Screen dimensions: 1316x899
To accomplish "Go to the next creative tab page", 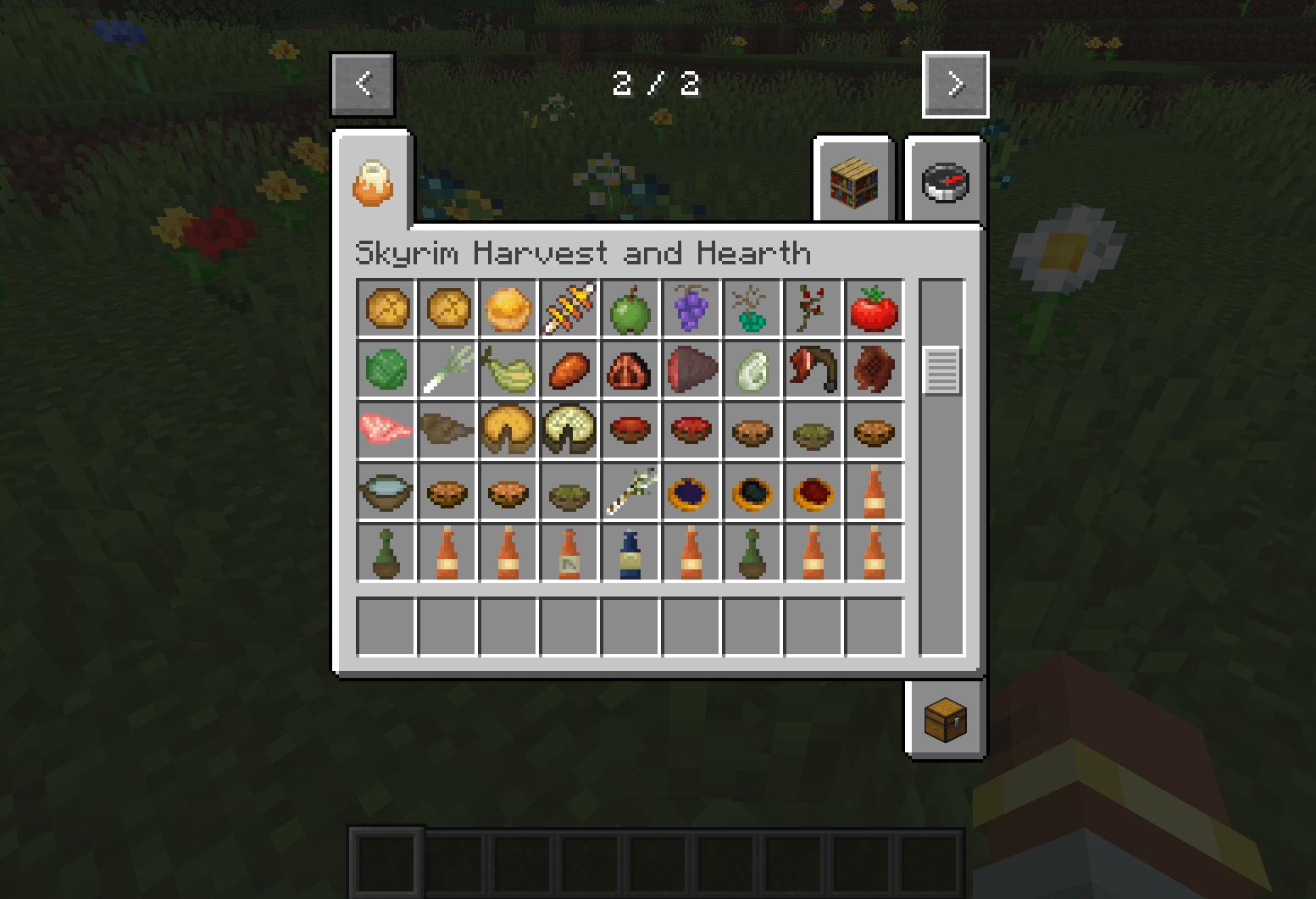I will click(955, 84).
